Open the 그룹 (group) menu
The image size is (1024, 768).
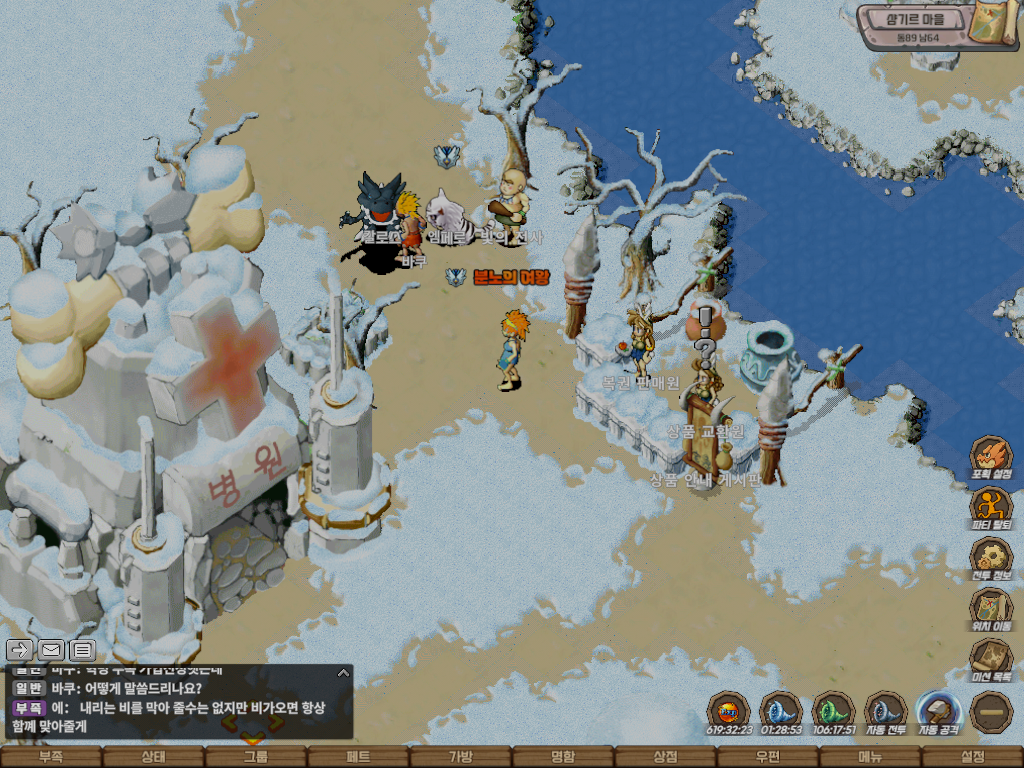point(255,757)
